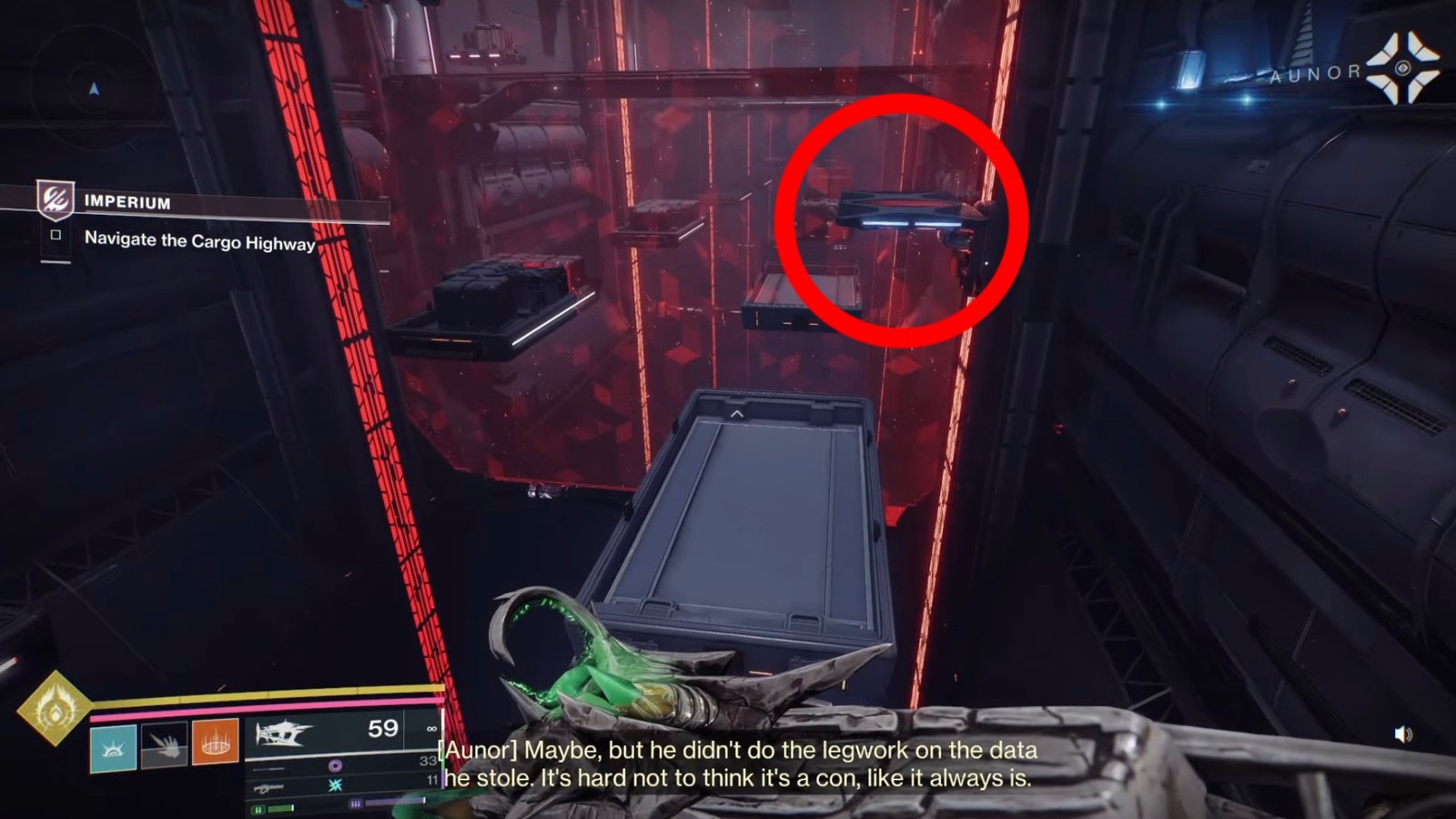Viewport: 1456px width, 819px height.
Task: Click the green buff progress bar
Action: 278,809
